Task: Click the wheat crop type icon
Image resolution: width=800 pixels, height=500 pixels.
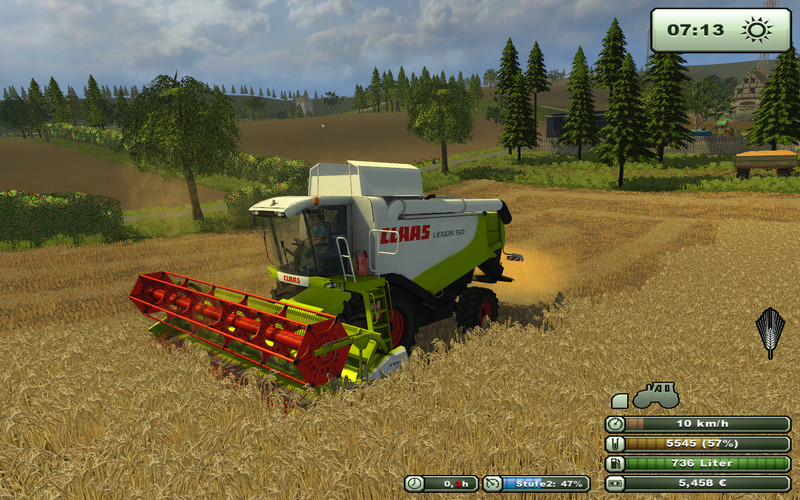Action: [769, 330]
